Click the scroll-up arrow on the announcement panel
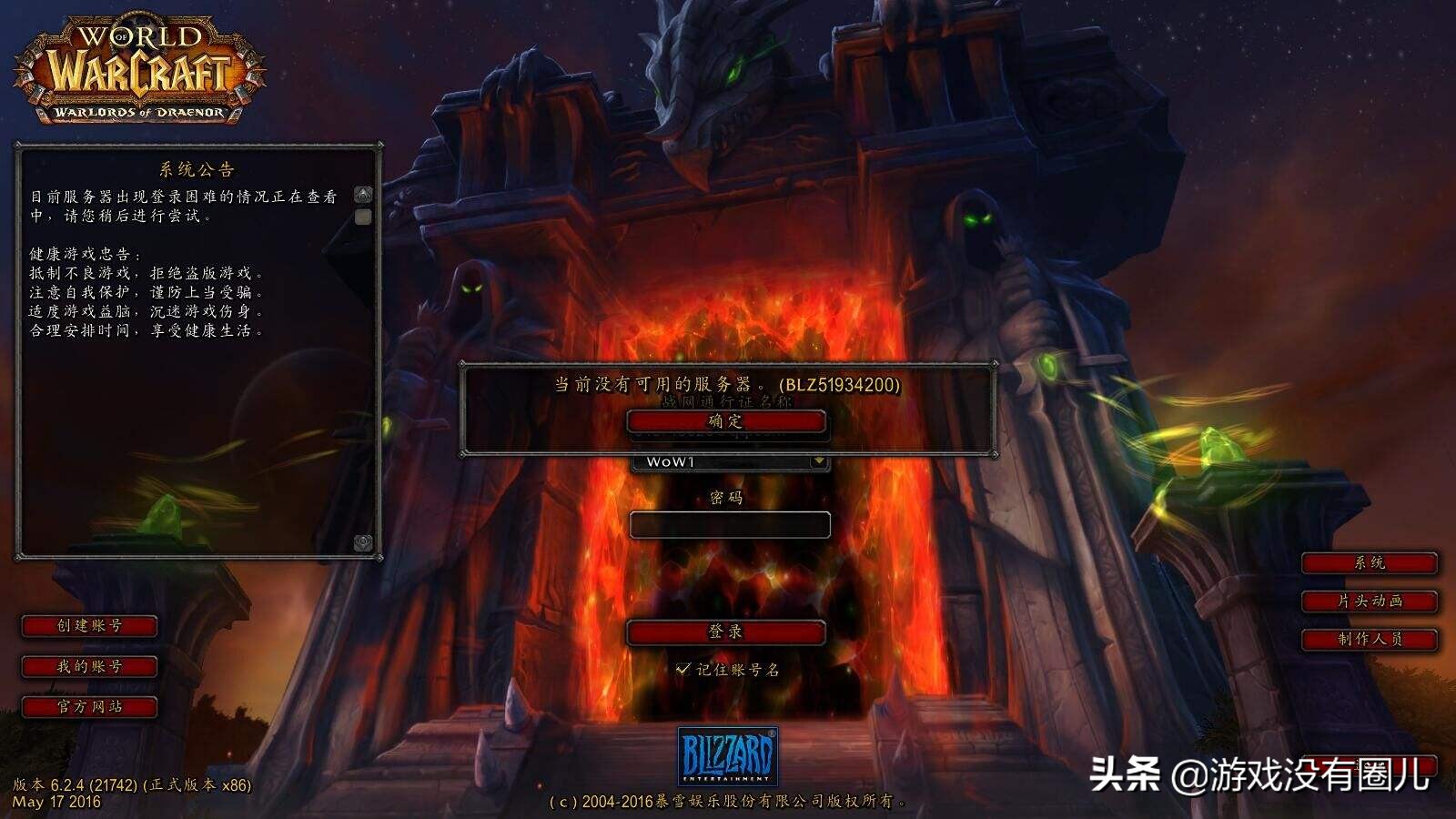Image resolution: width=1456 pixels, height=819 pixels. (x=365, y=193)
